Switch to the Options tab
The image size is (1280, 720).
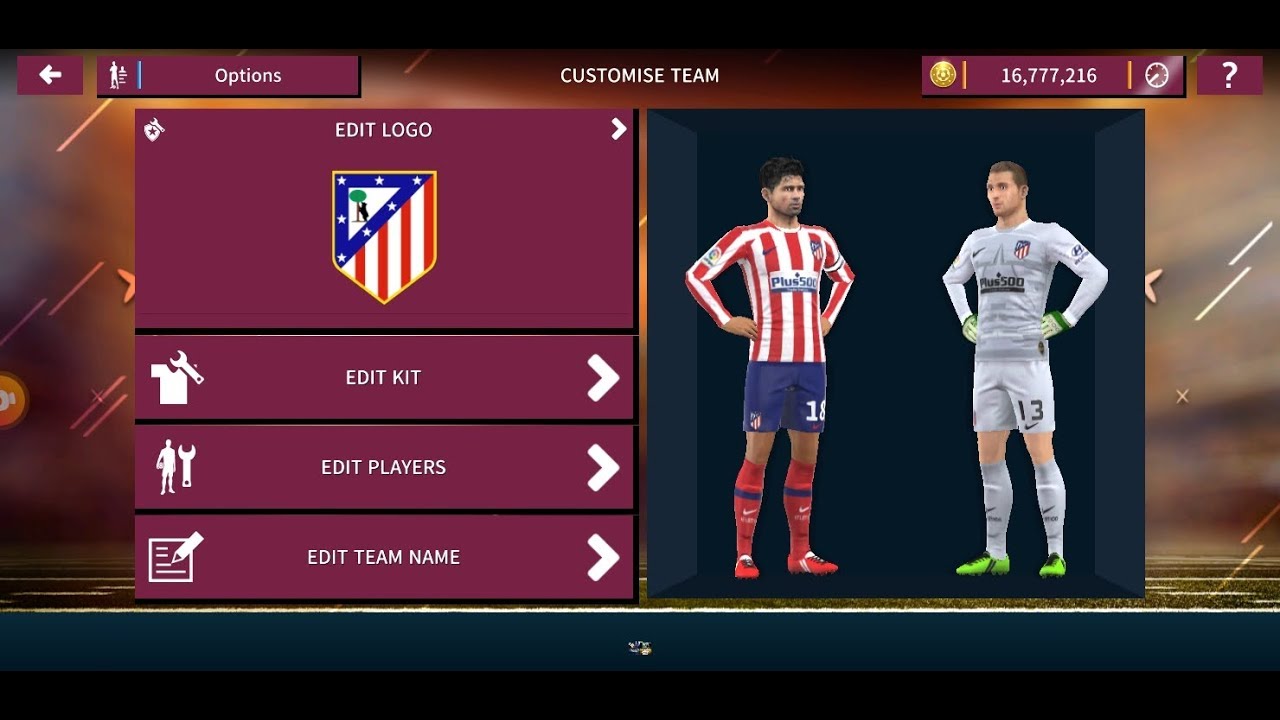(248, 75)
